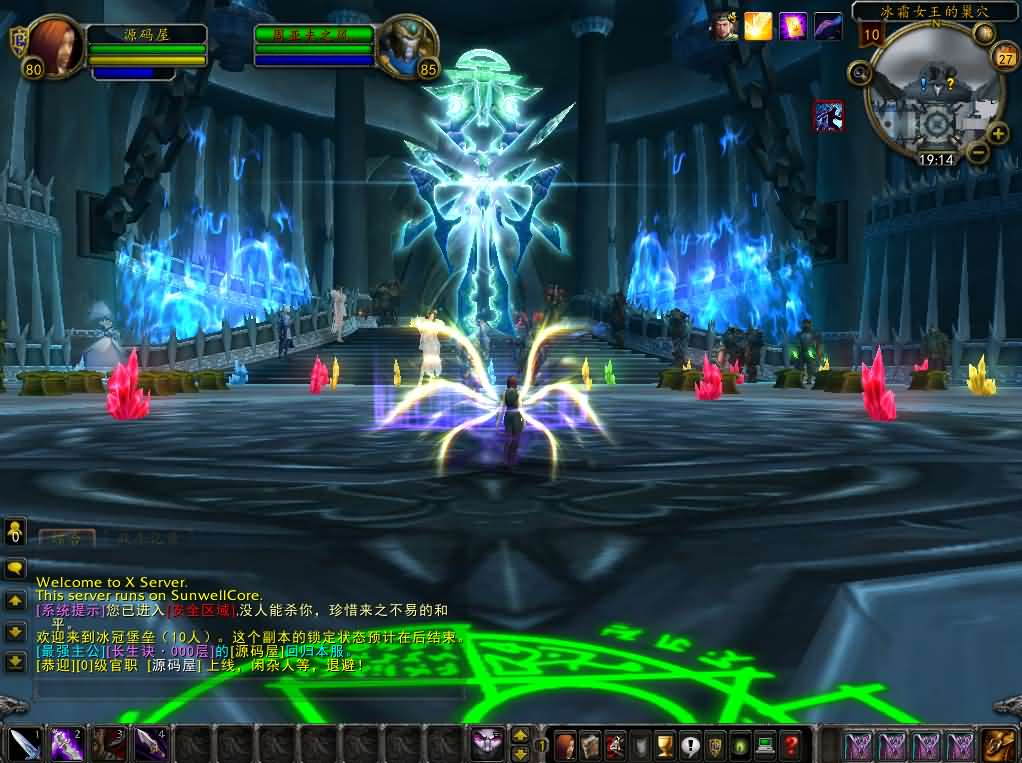Zoom out on the minimap
This screenshot has width=1022, height=763.
tap(977, 153)
